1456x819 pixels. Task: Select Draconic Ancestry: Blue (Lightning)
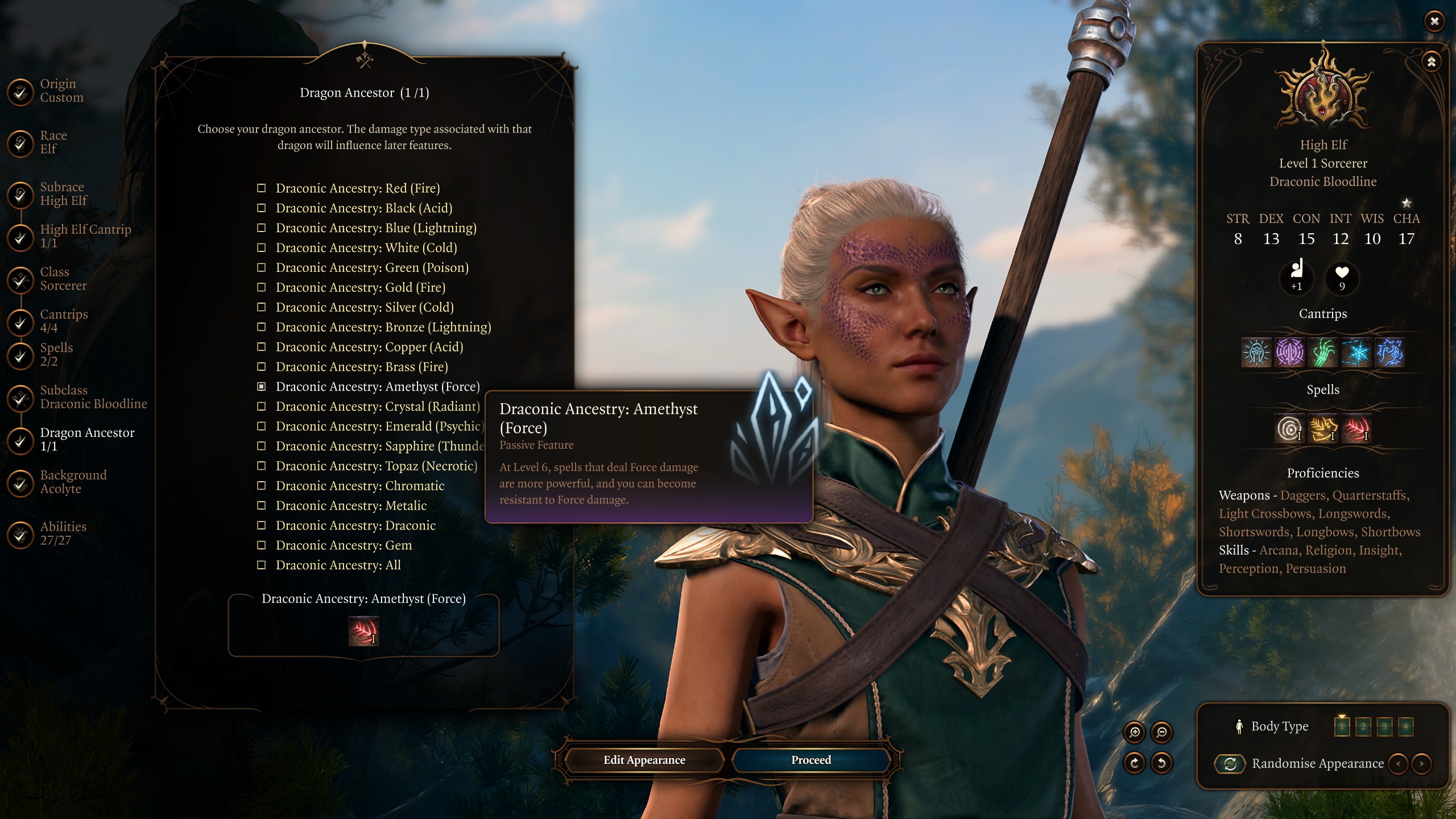pyautogui.click(x=375, y=228)
